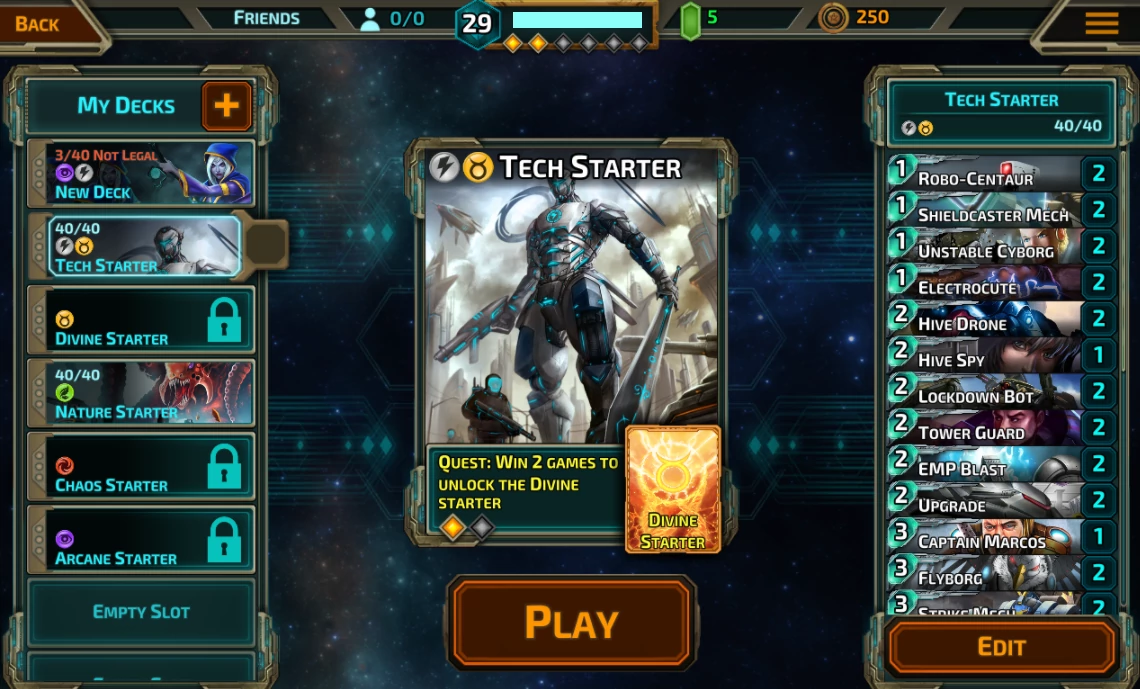Choose the locked Arcane Starter deck
This screenshot has width=1140, height=689.
pos(141,539)
